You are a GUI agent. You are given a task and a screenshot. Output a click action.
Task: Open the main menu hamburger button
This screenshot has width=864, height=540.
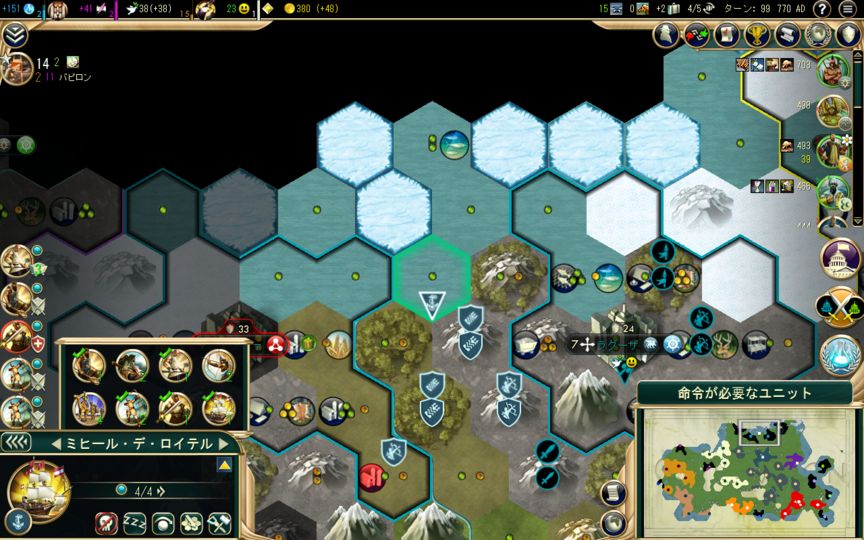[x=848, y=10]
